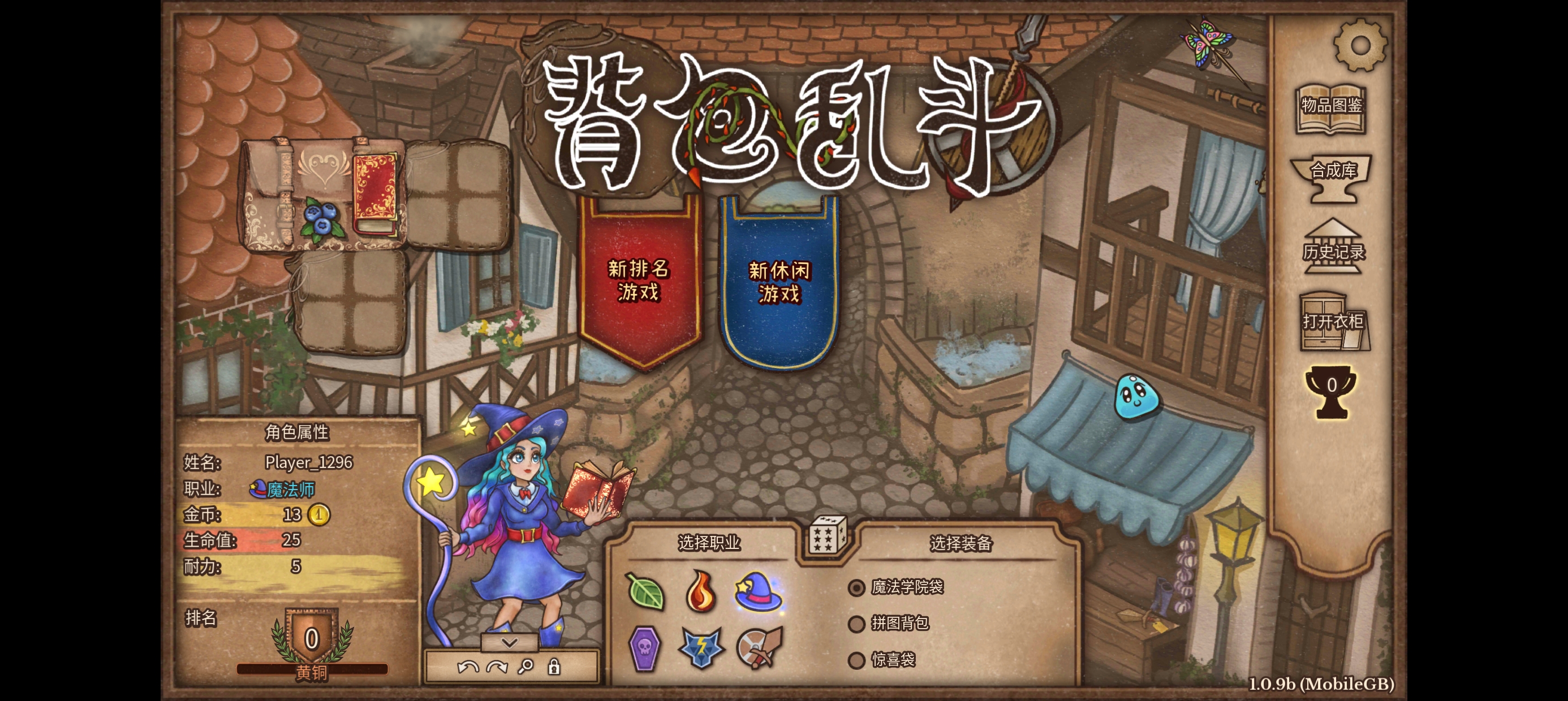This screenshot has width=1568, height=701.
Task: Select the 拼图背包 radio option
Action: (x=857, y=624)
